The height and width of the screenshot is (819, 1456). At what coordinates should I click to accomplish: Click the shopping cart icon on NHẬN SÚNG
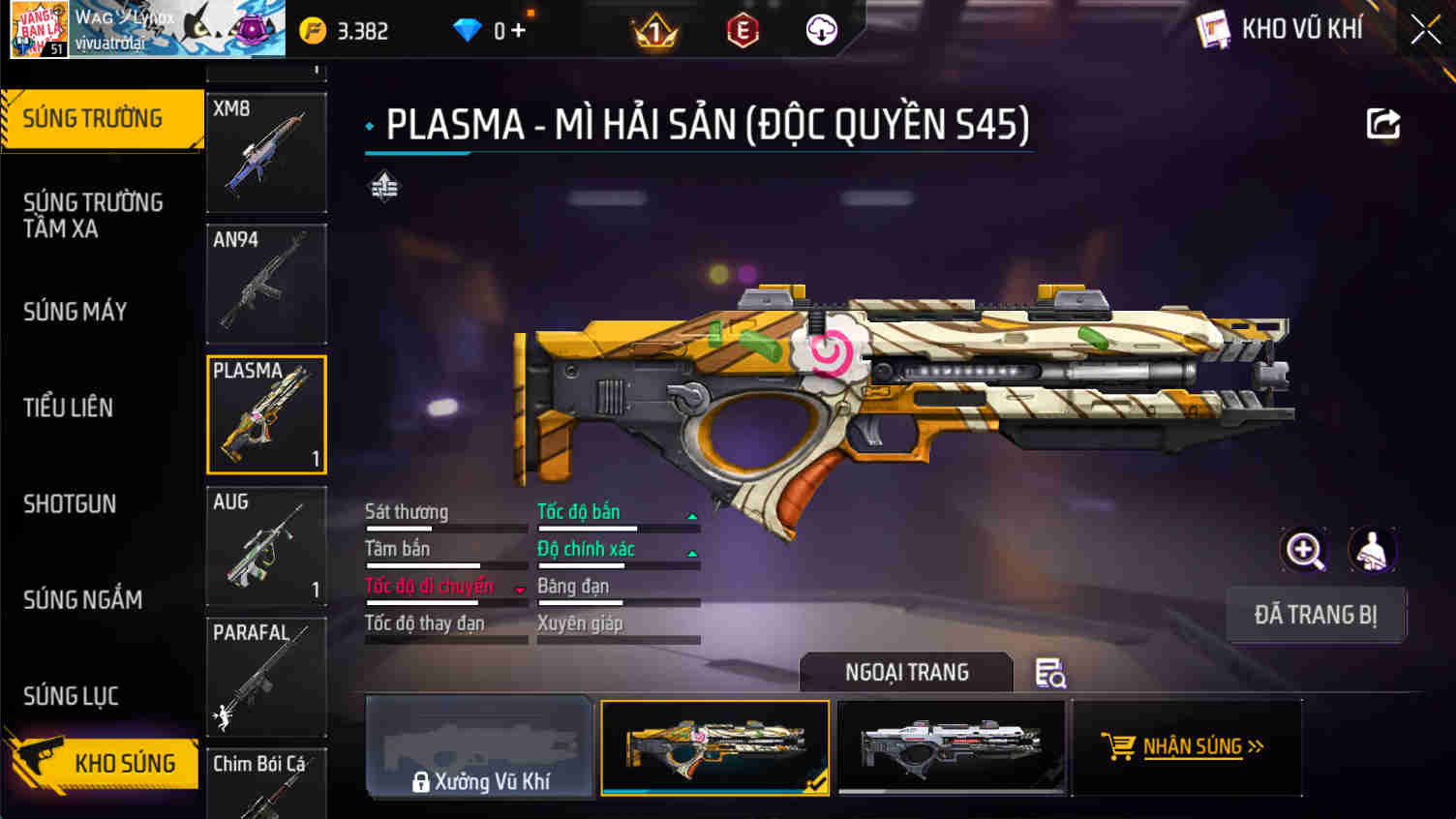point(1120,746)
